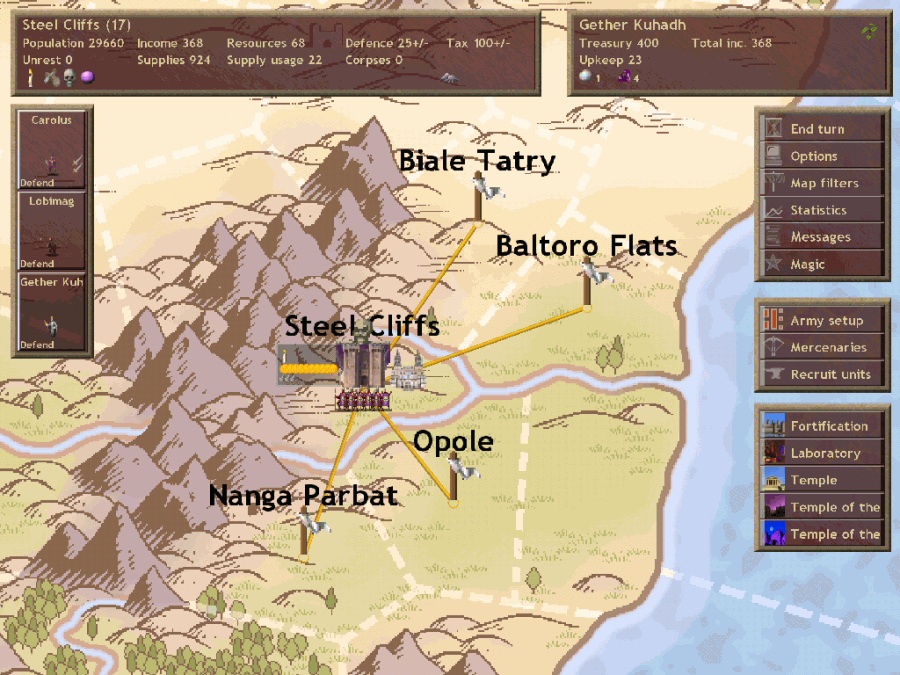Browse available Mercenaries
The image size is (900, 675).
click(822, 348)
